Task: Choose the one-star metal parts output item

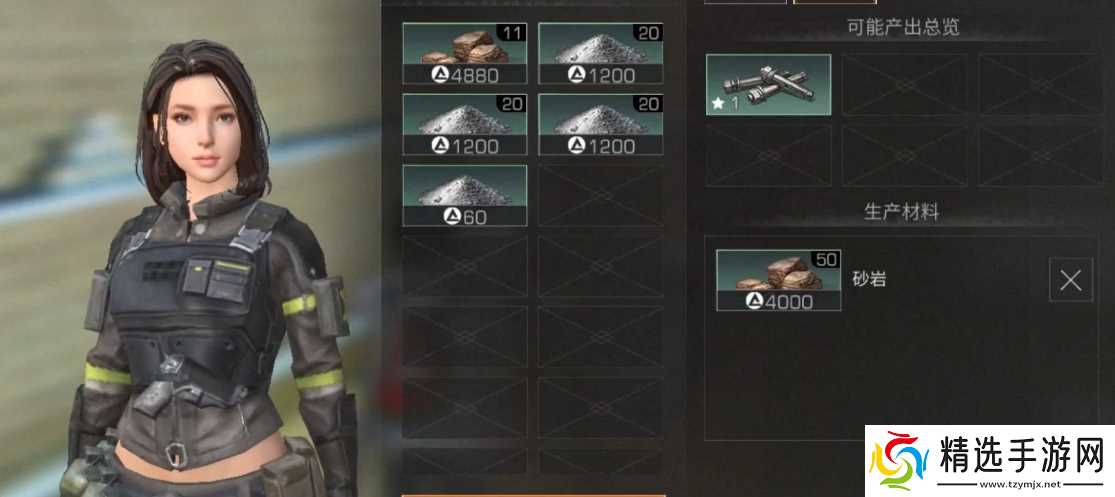Action: [x=768, y=85]
